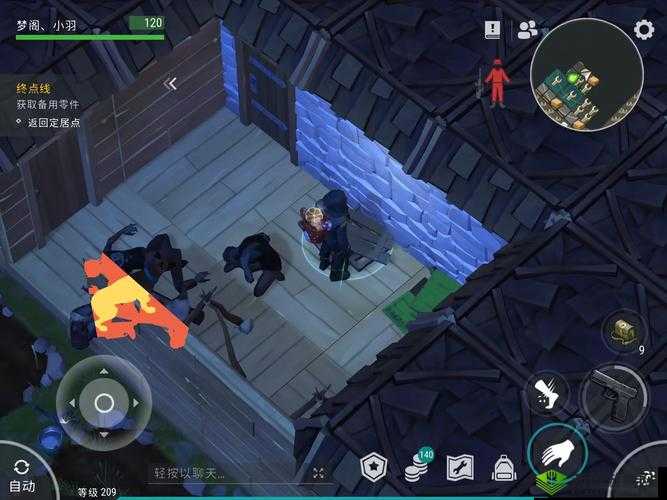Open the star shield badge menu
This screenshot has width=667, height=500.
click(373, 467)
